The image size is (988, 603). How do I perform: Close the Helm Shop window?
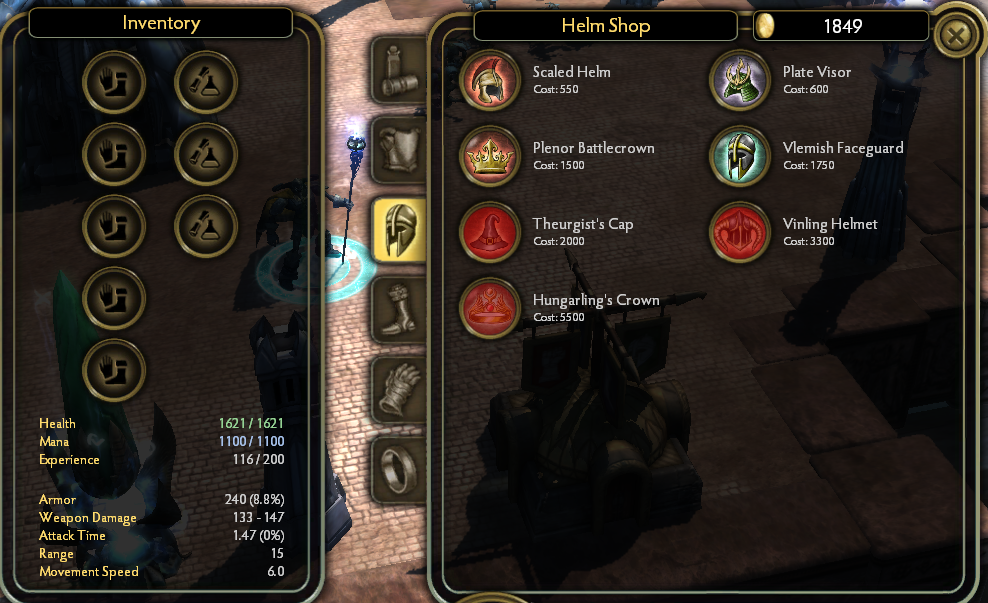click(x=957, y=37)
